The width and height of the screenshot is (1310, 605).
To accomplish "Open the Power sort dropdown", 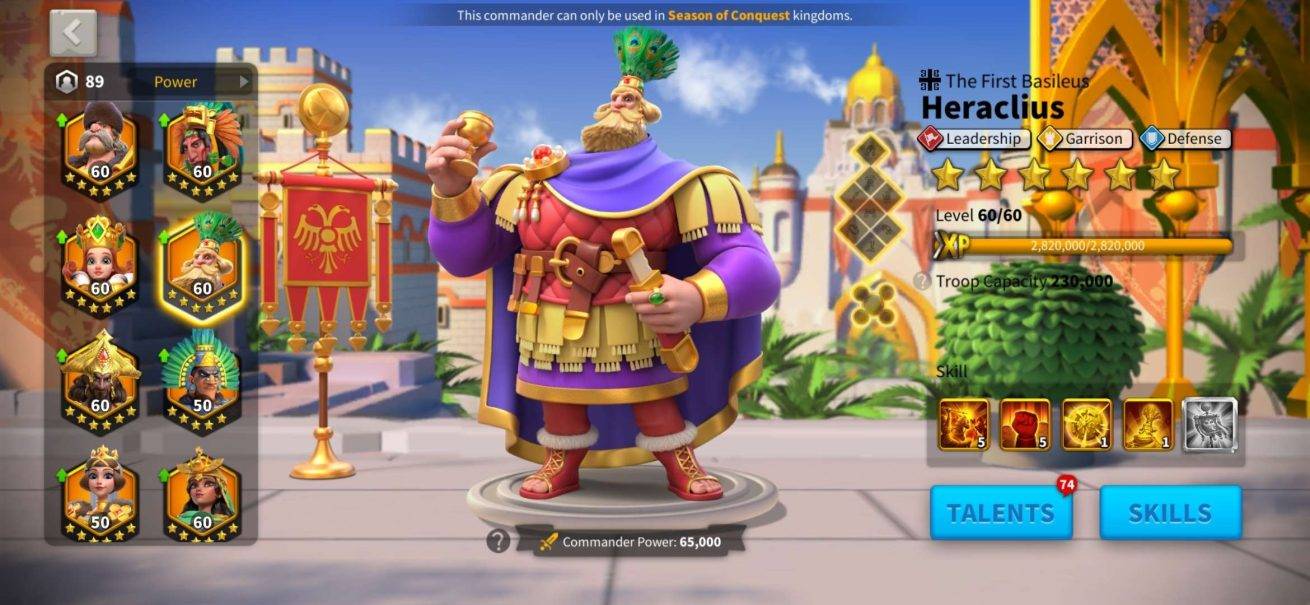I will pyautogui.click(x=198, y=82).
